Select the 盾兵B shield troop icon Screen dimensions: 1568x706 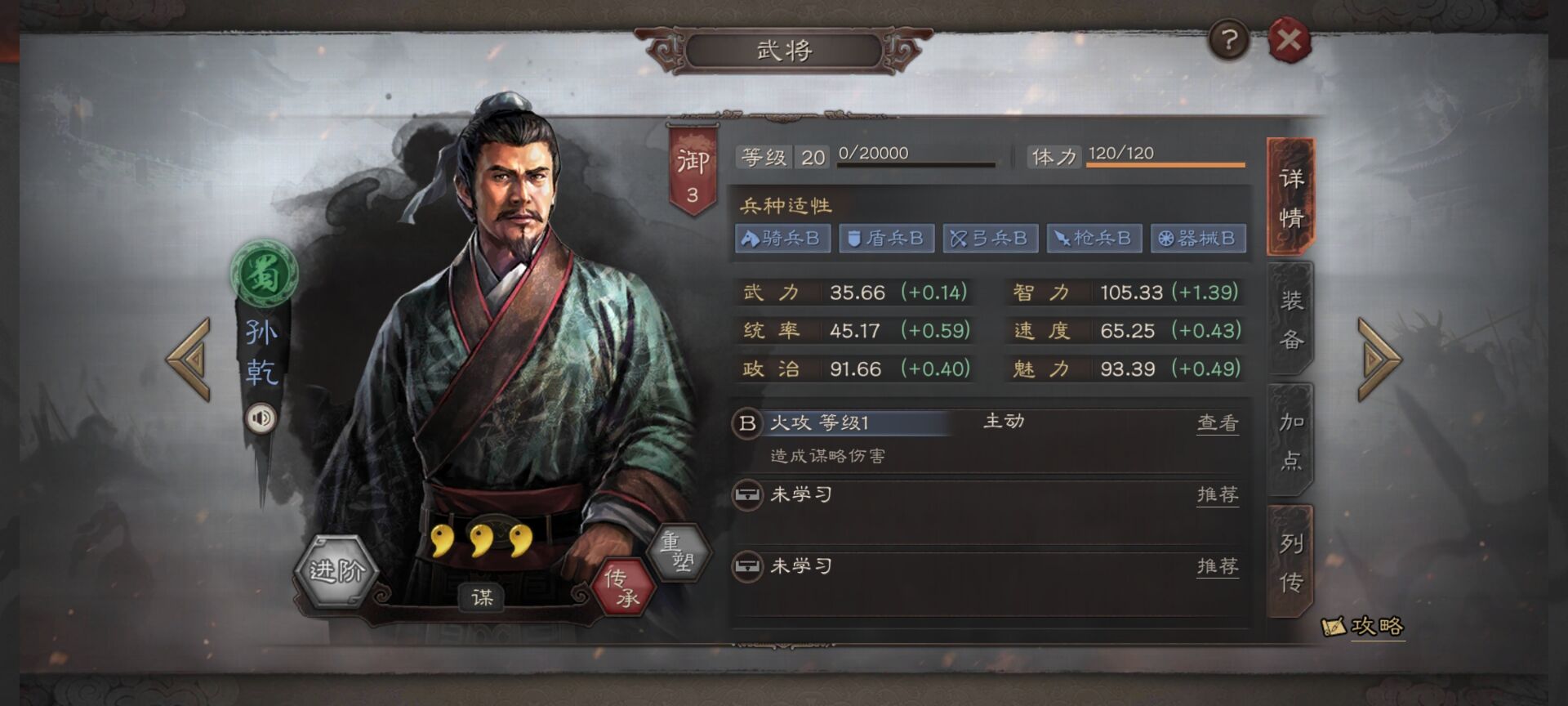[x=887, y=239]
